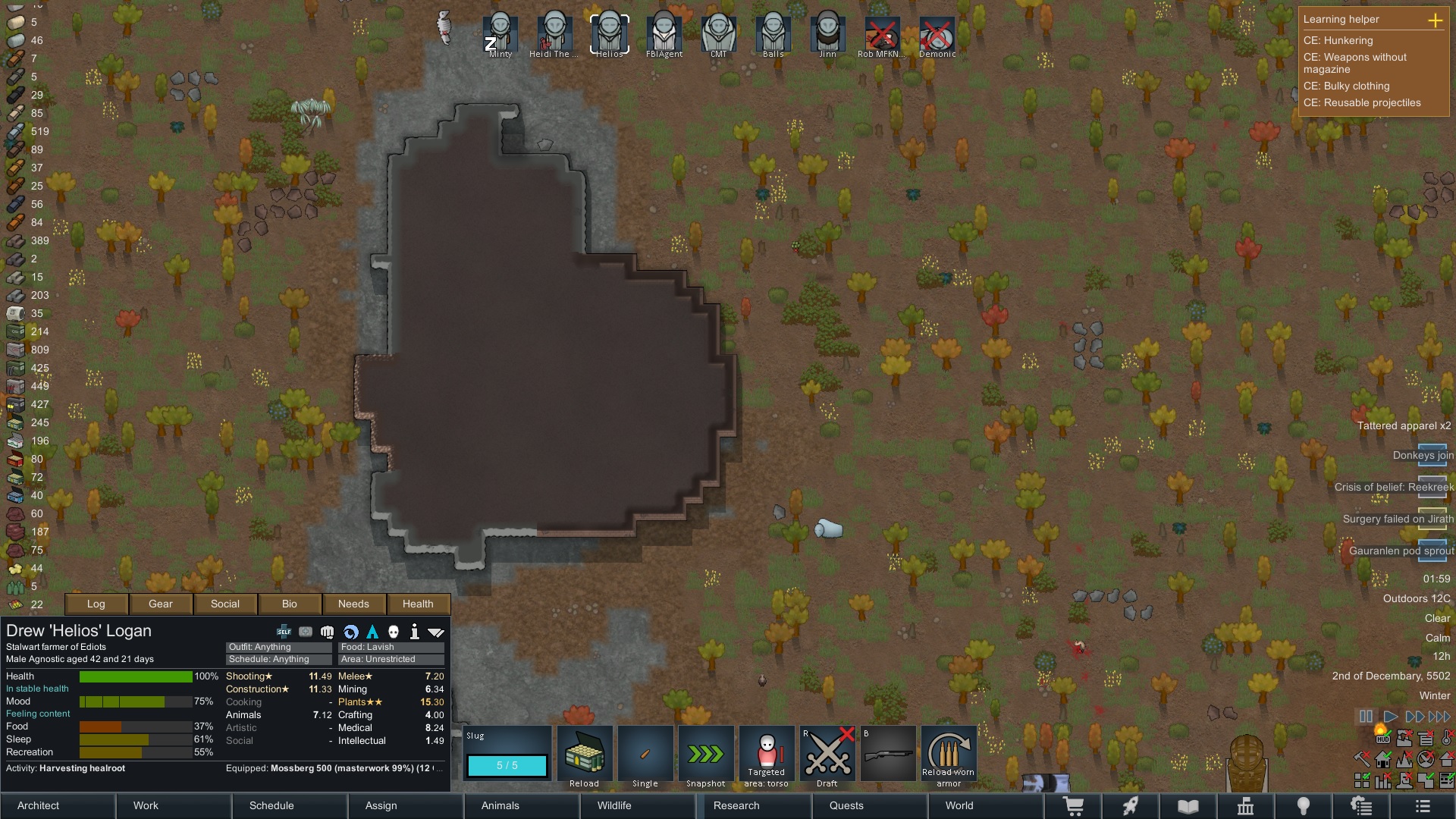Click the Mossberg 500 weapon icon

888,753
